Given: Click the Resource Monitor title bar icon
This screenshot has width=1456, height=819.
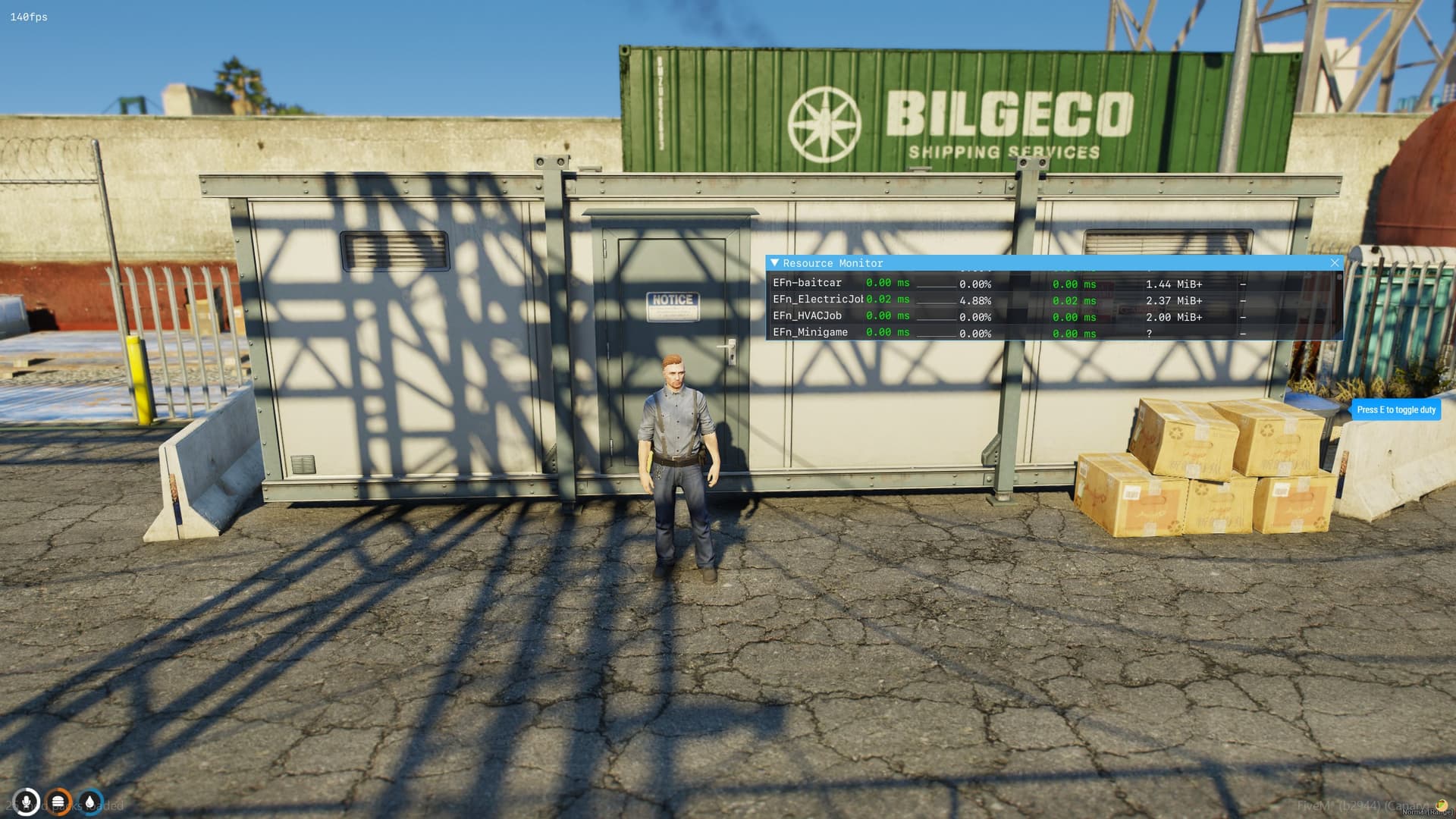Looking at the screenshot, I should pos(775,262).
